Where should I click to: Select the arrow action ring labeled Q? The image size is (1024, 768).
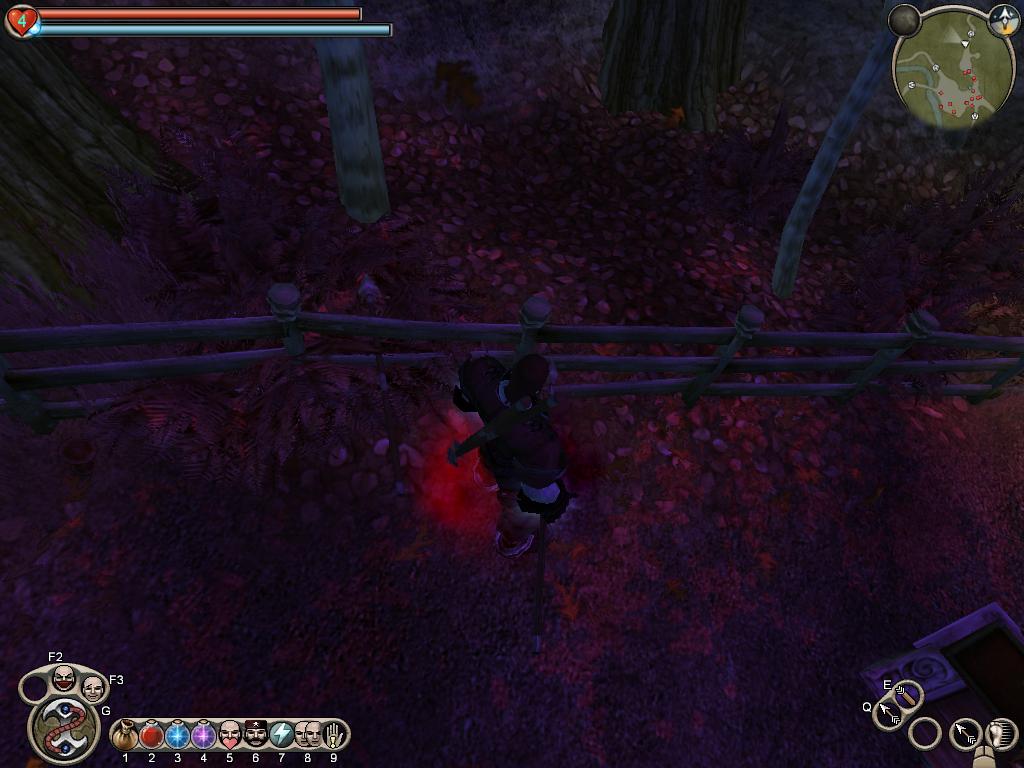point(888,714)
